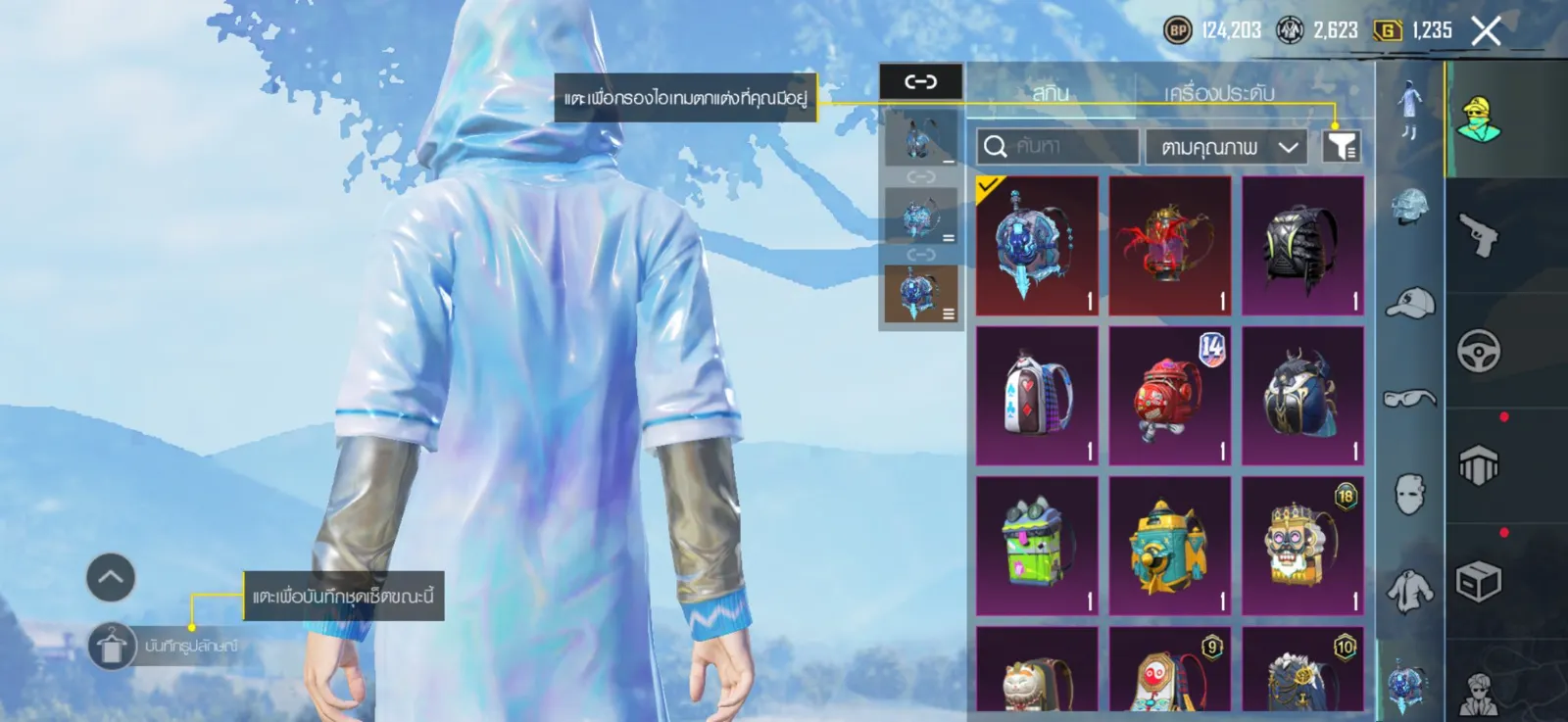Image resolution: width=1568 pixels, height=722 pixels.
Task: Click the round up-arrow expand button
Action: point(111,577)
